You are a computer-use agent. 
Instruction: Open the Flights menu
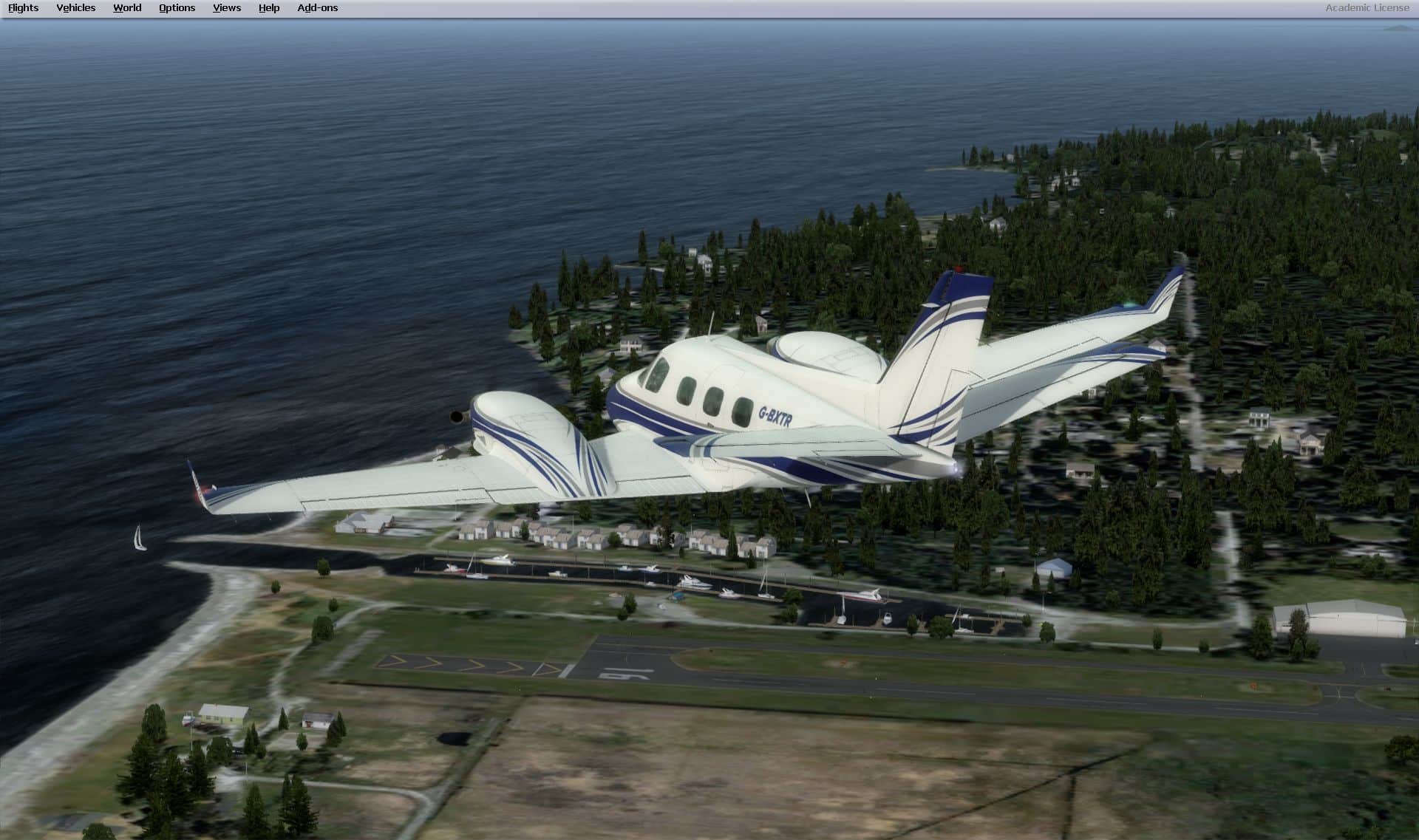[24, 8]
